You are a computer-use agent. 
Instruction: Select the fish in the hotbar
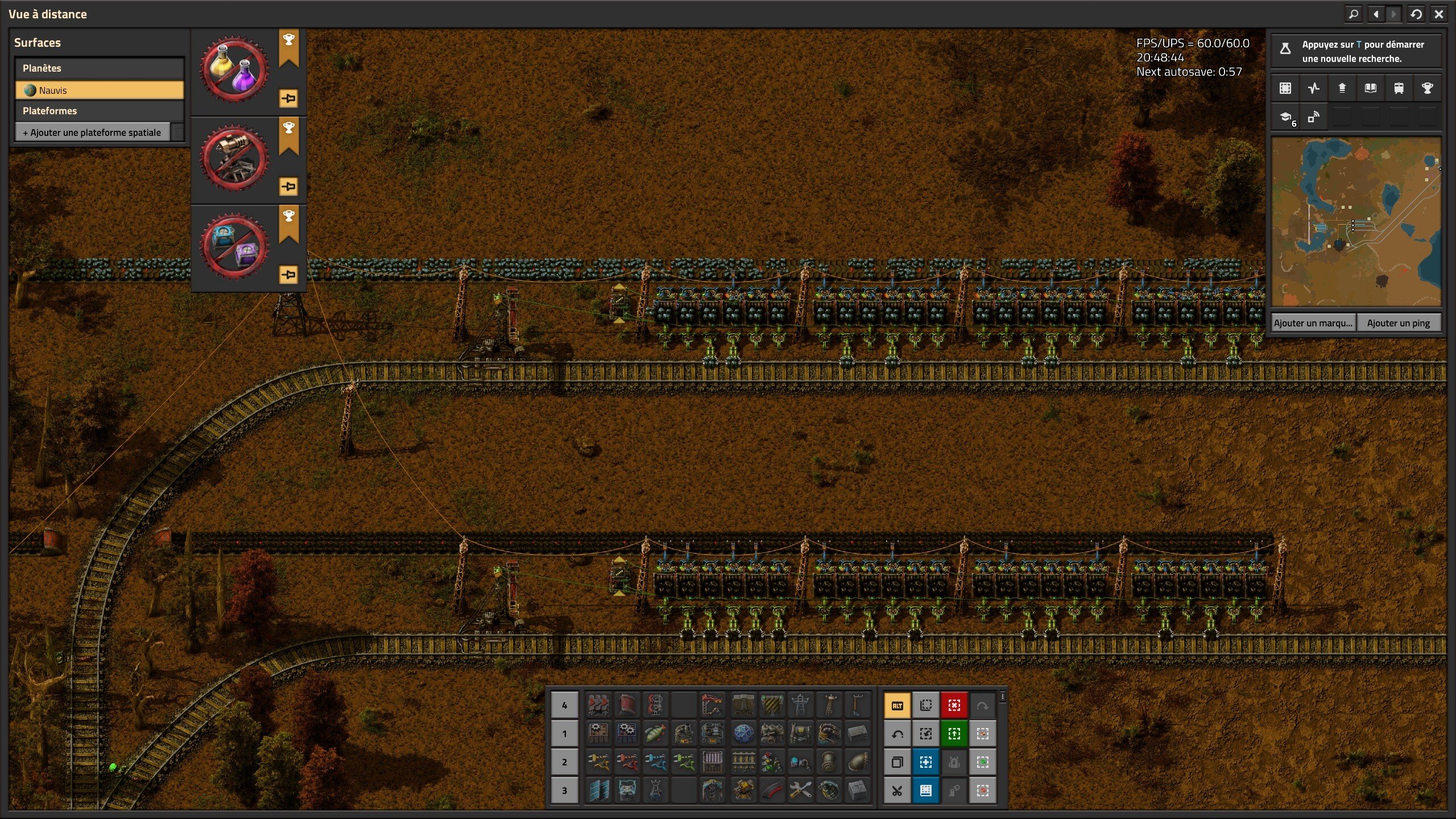[655, 734]
